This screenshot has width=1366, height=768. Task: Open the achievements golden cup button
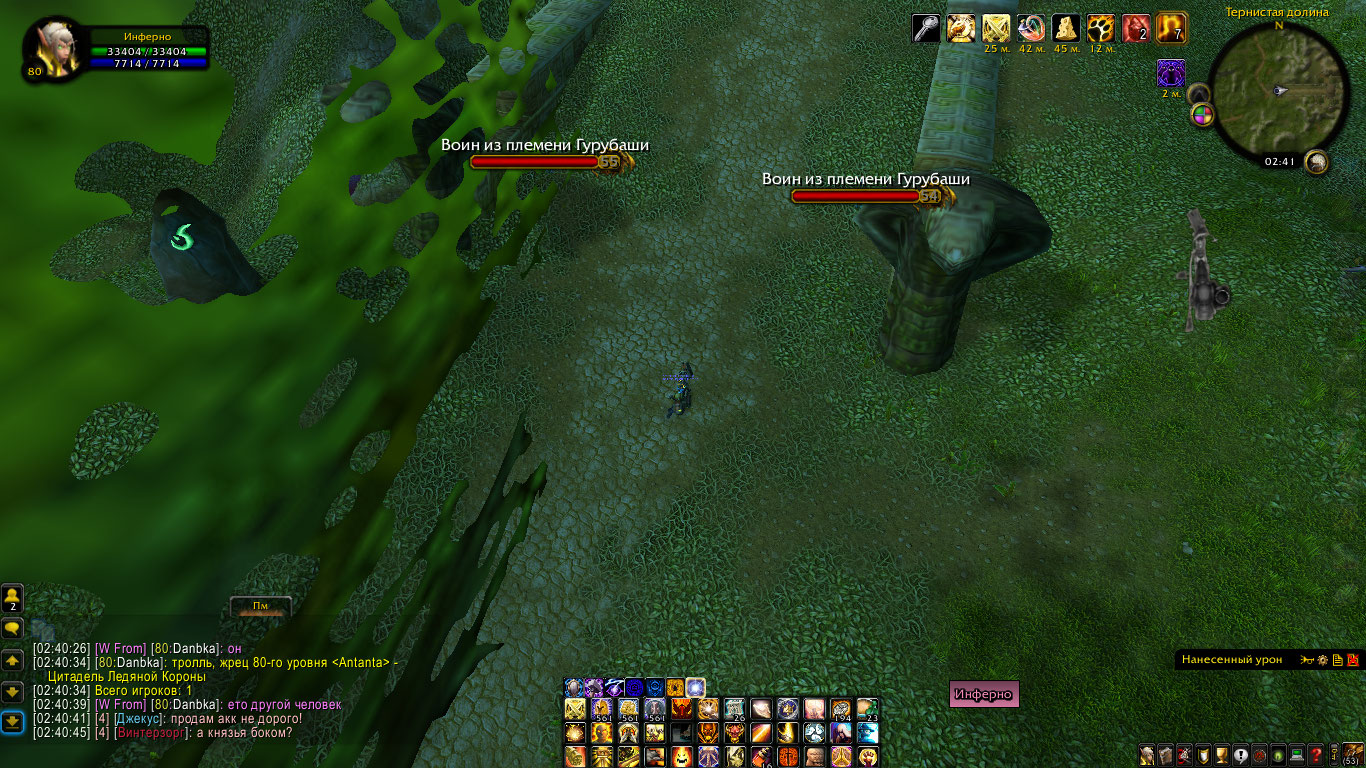[1223, 754]
